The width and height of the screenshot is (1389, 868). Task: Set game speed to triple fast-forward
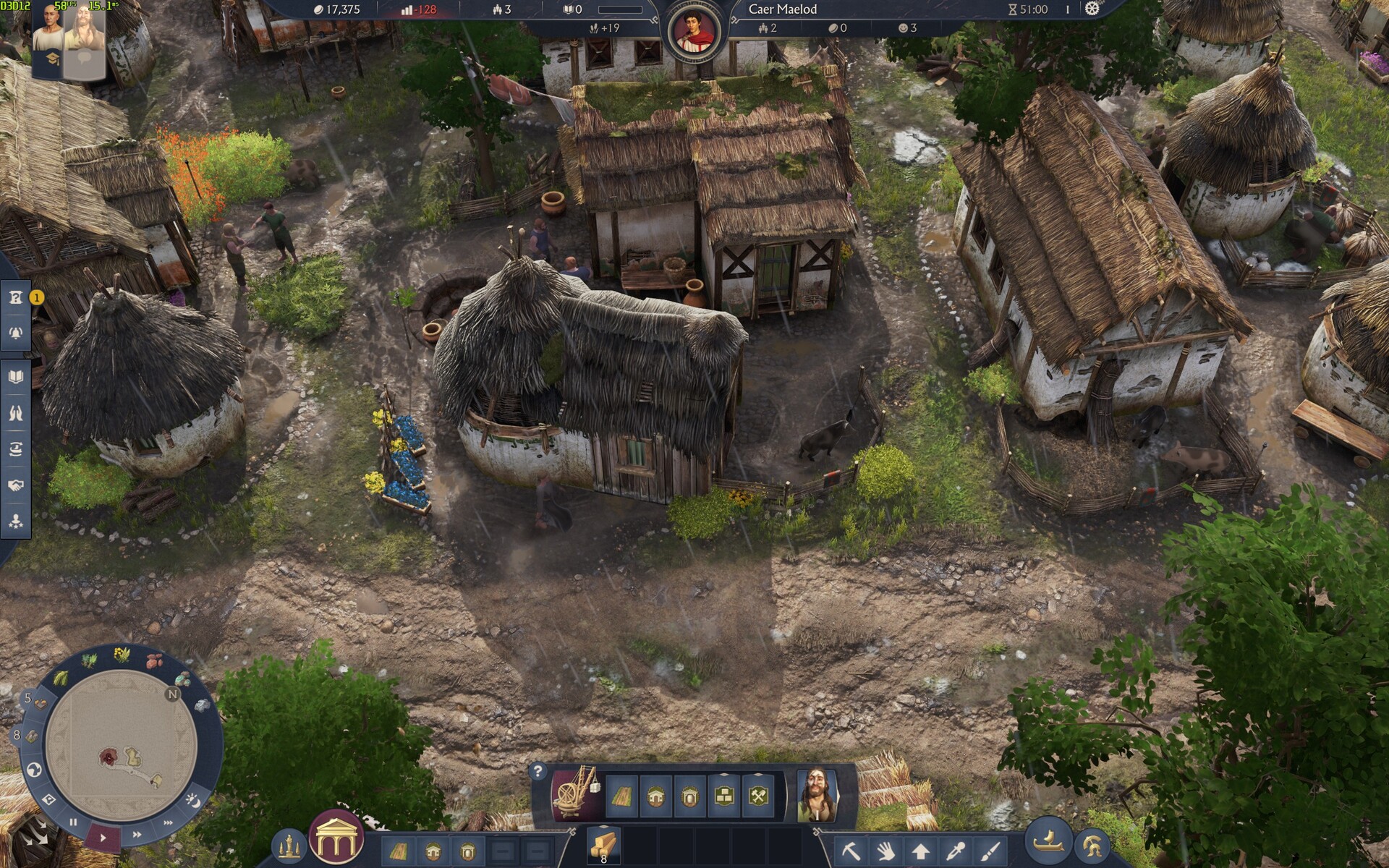(x=168, y=822)
